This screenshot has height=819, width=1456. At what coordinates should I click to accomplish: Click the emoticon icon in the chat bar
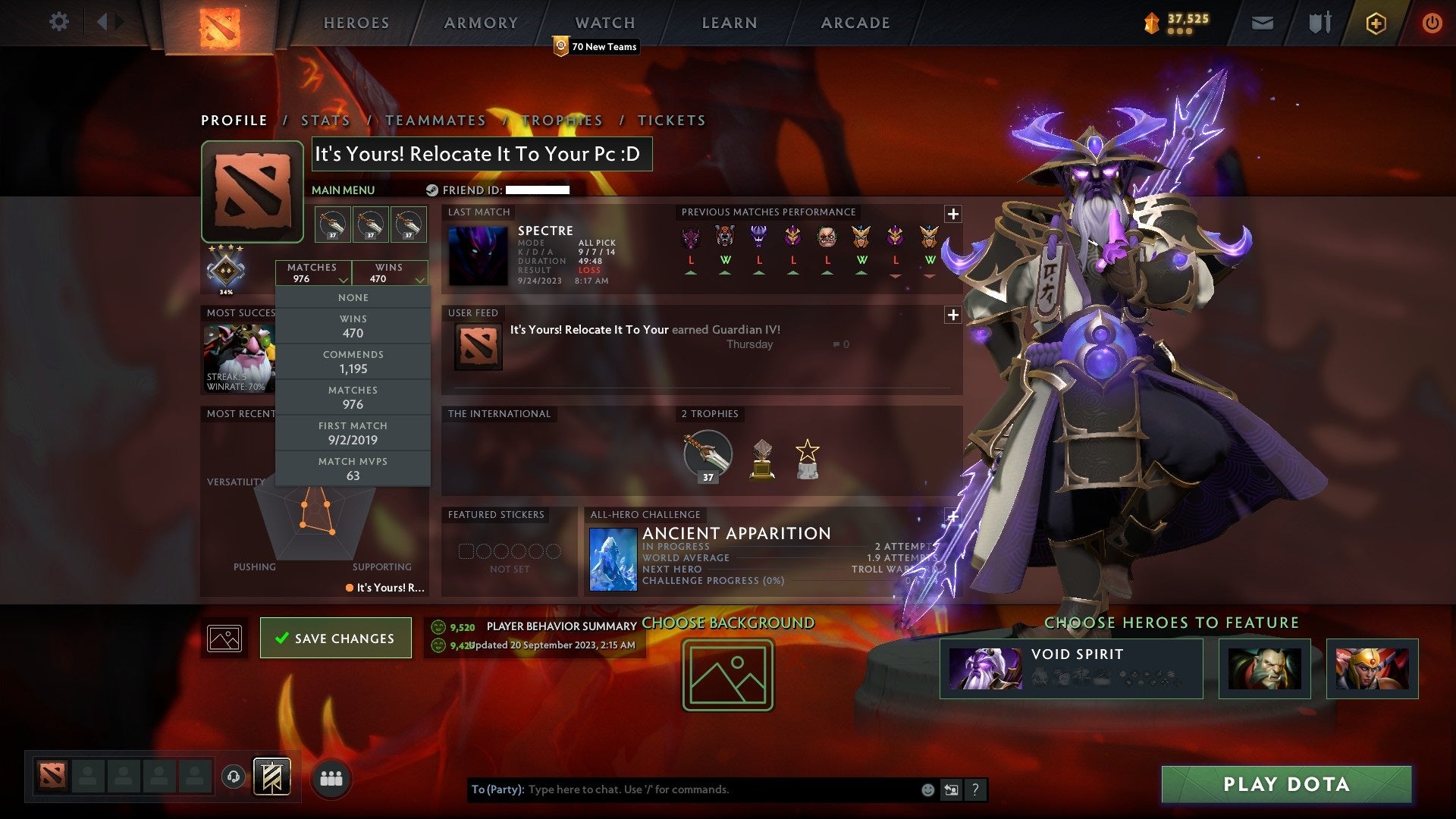click(927, 789)
